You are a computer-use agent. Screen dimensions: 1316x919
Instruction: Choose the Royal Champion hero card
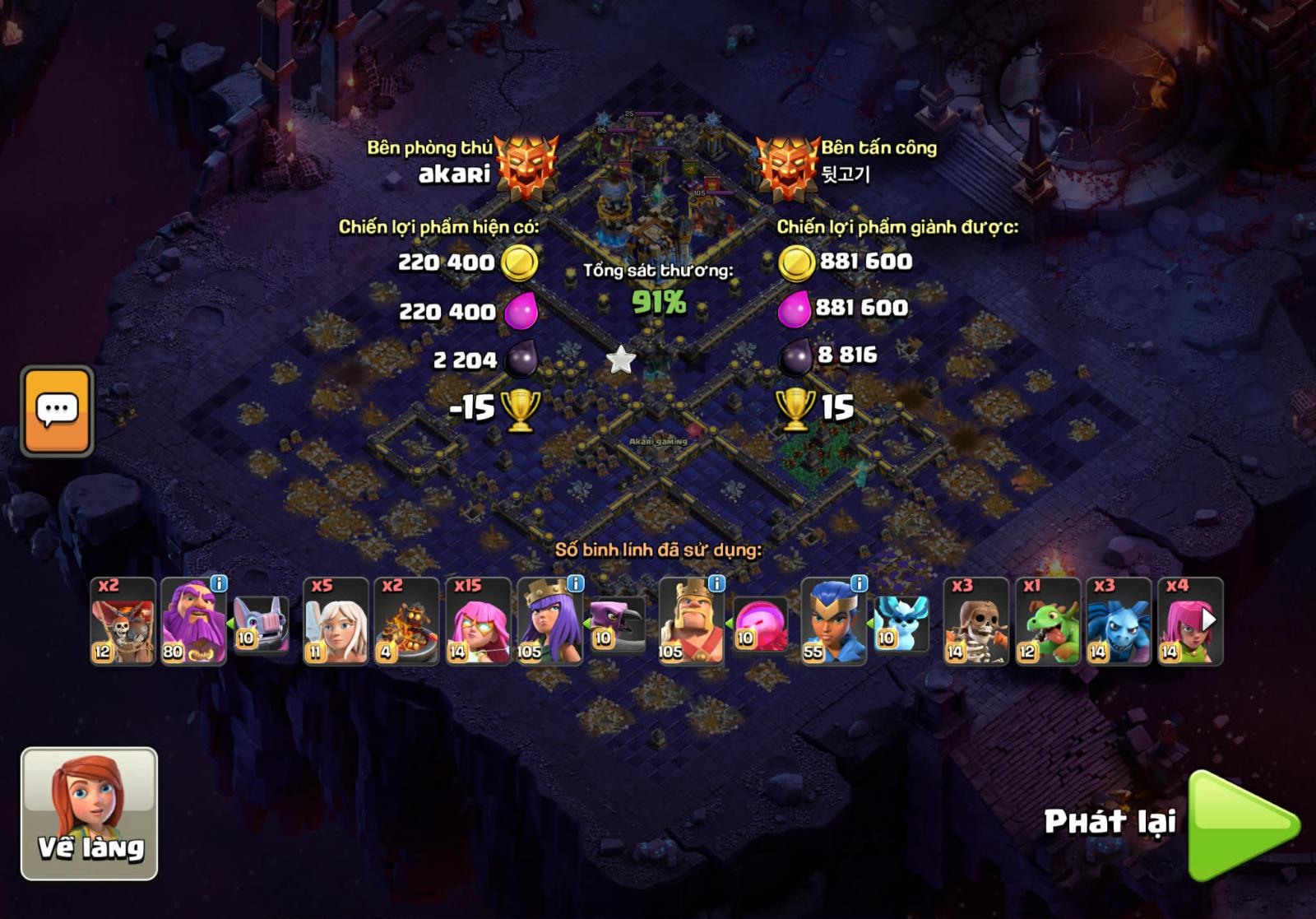pos(832,624)
